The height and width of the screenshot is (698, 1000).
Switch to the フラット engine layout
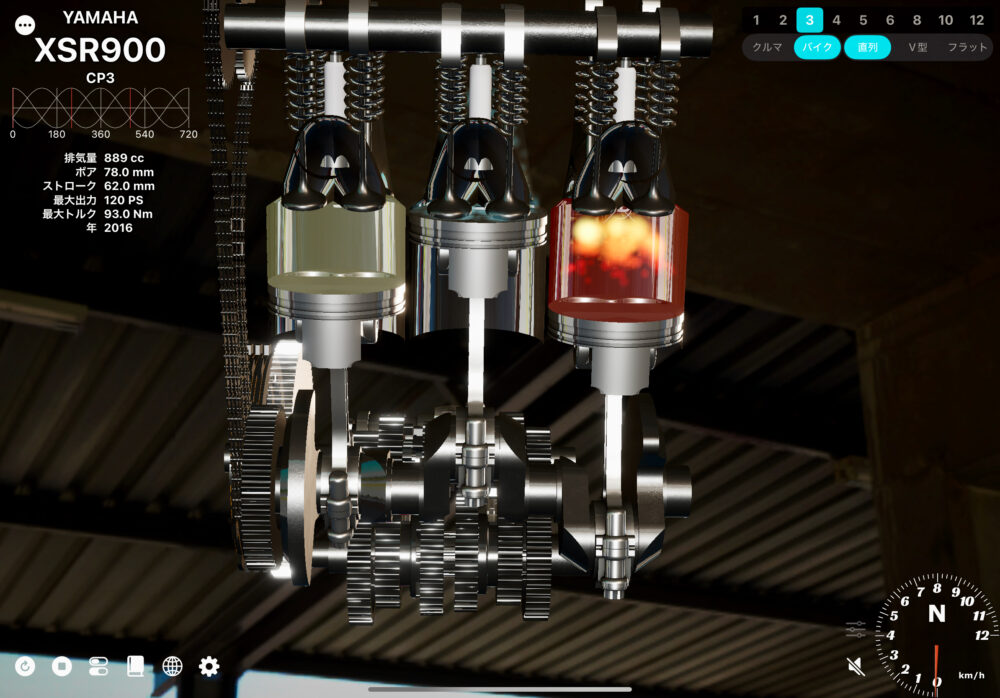(966, 47)
